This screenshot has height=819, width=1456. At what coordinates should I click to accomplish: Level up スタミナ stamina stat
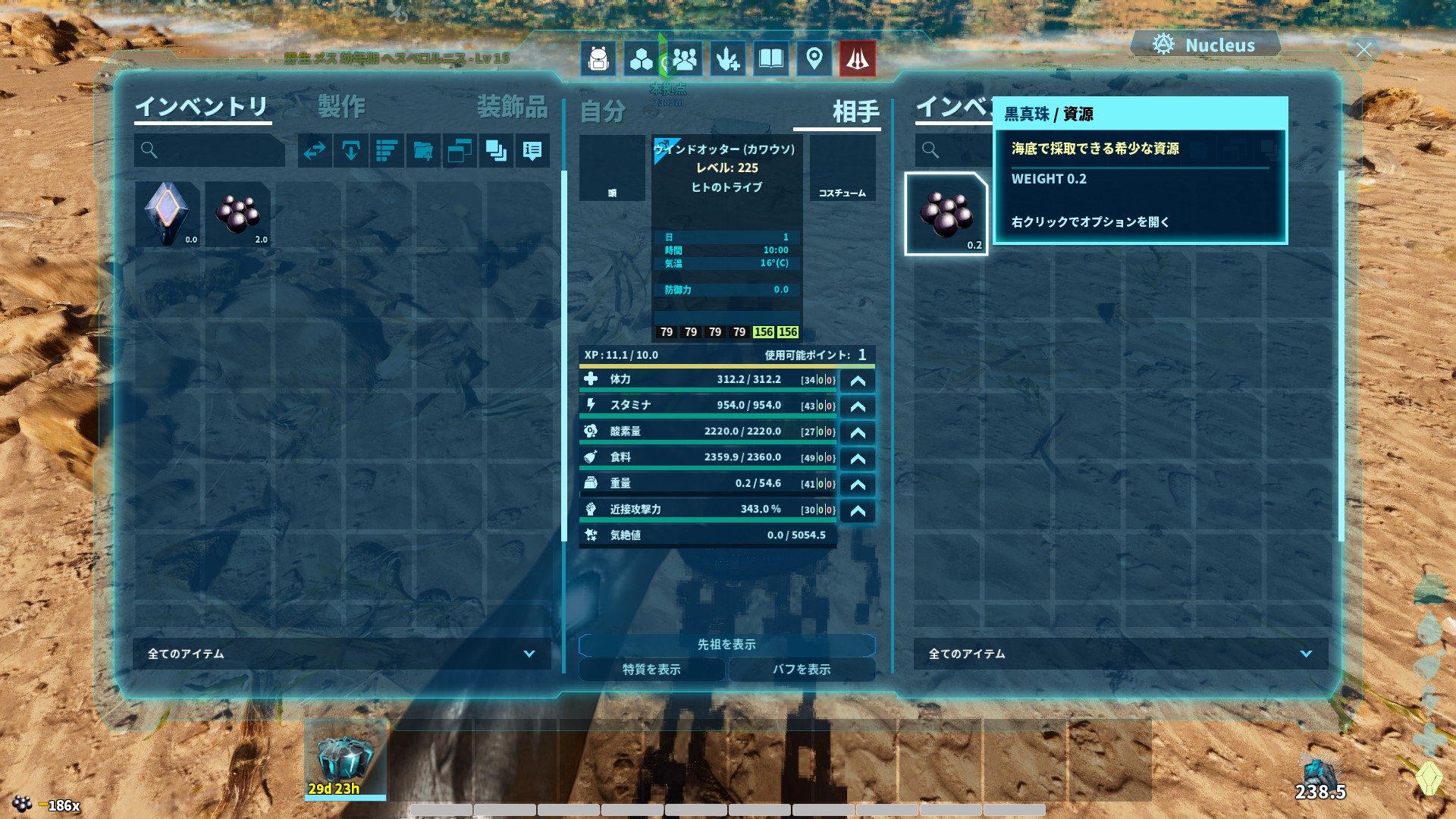(x=858, y=406)
